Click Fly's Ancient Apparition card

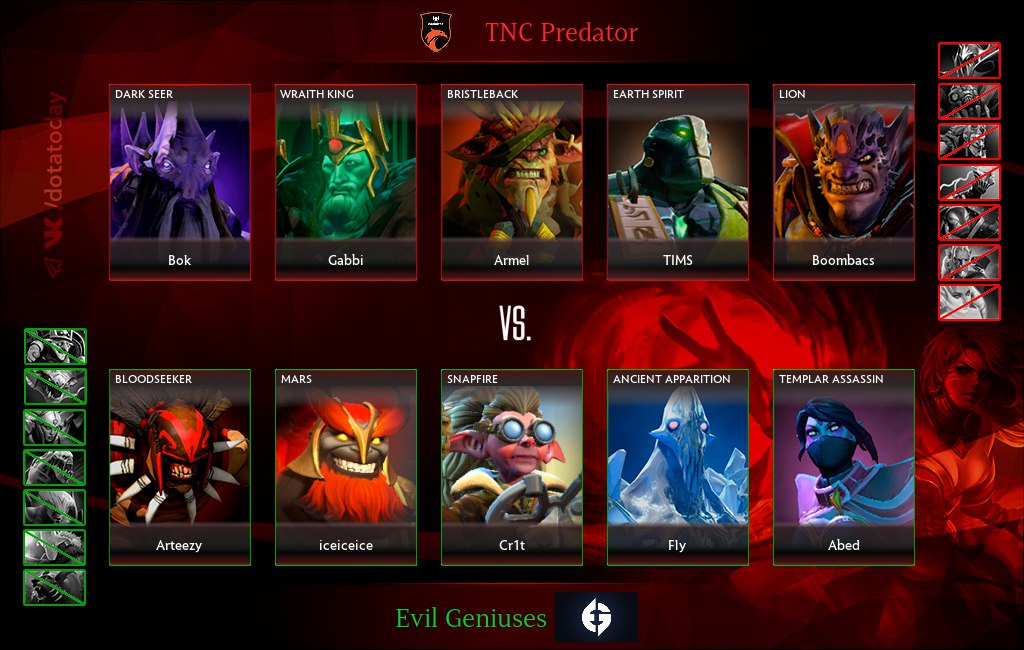[678, 467]
